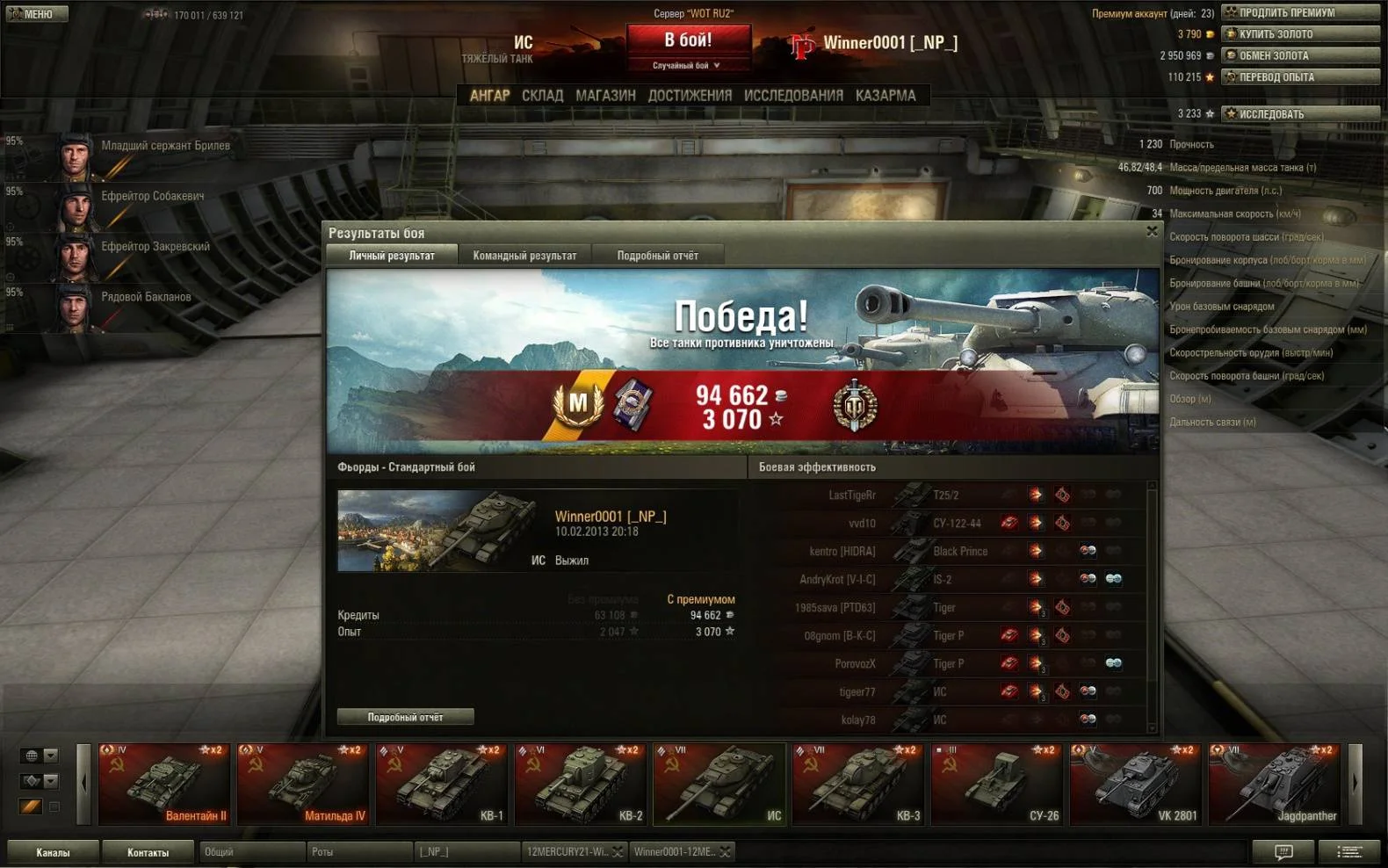The height and width of the screenshot is (868, 1388).
Task: Switch to Командный результат tab
Action: coord(524,256)
